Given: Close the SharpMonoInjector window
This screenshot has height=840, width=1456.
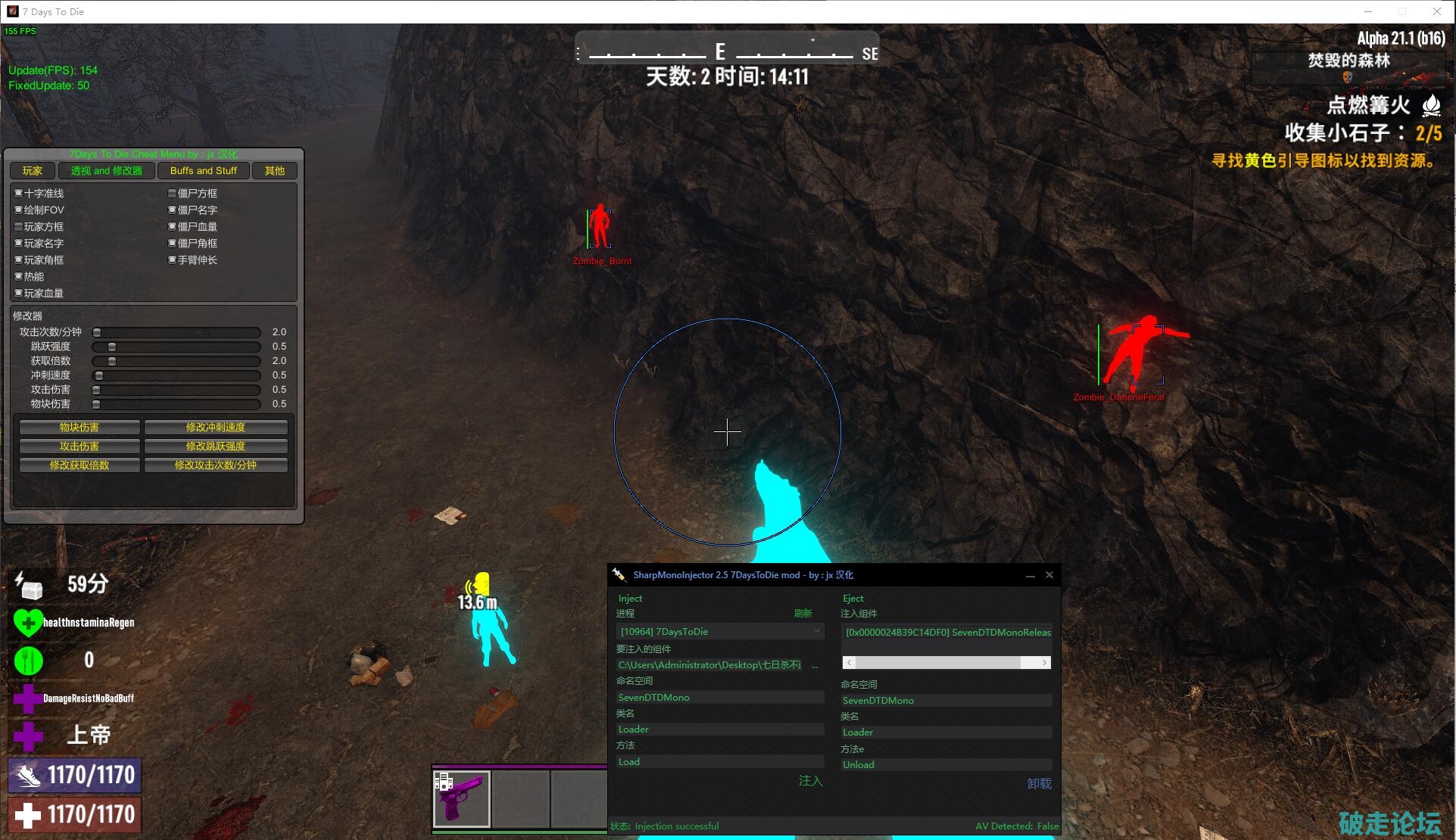Looking at the screenshot, I should 1049,575.
